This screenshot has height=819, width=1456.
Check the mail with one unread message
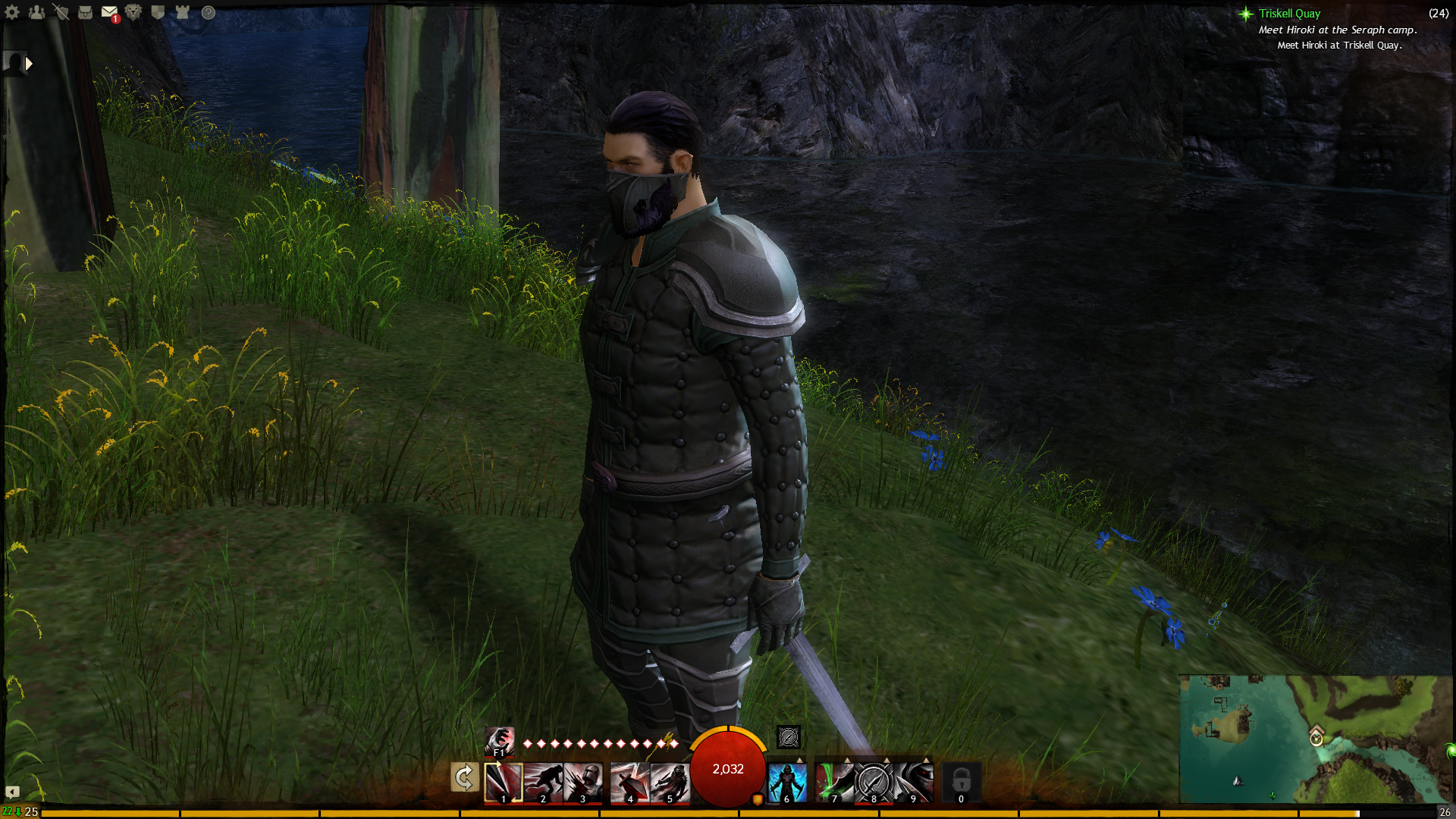(x=110, y=13)
